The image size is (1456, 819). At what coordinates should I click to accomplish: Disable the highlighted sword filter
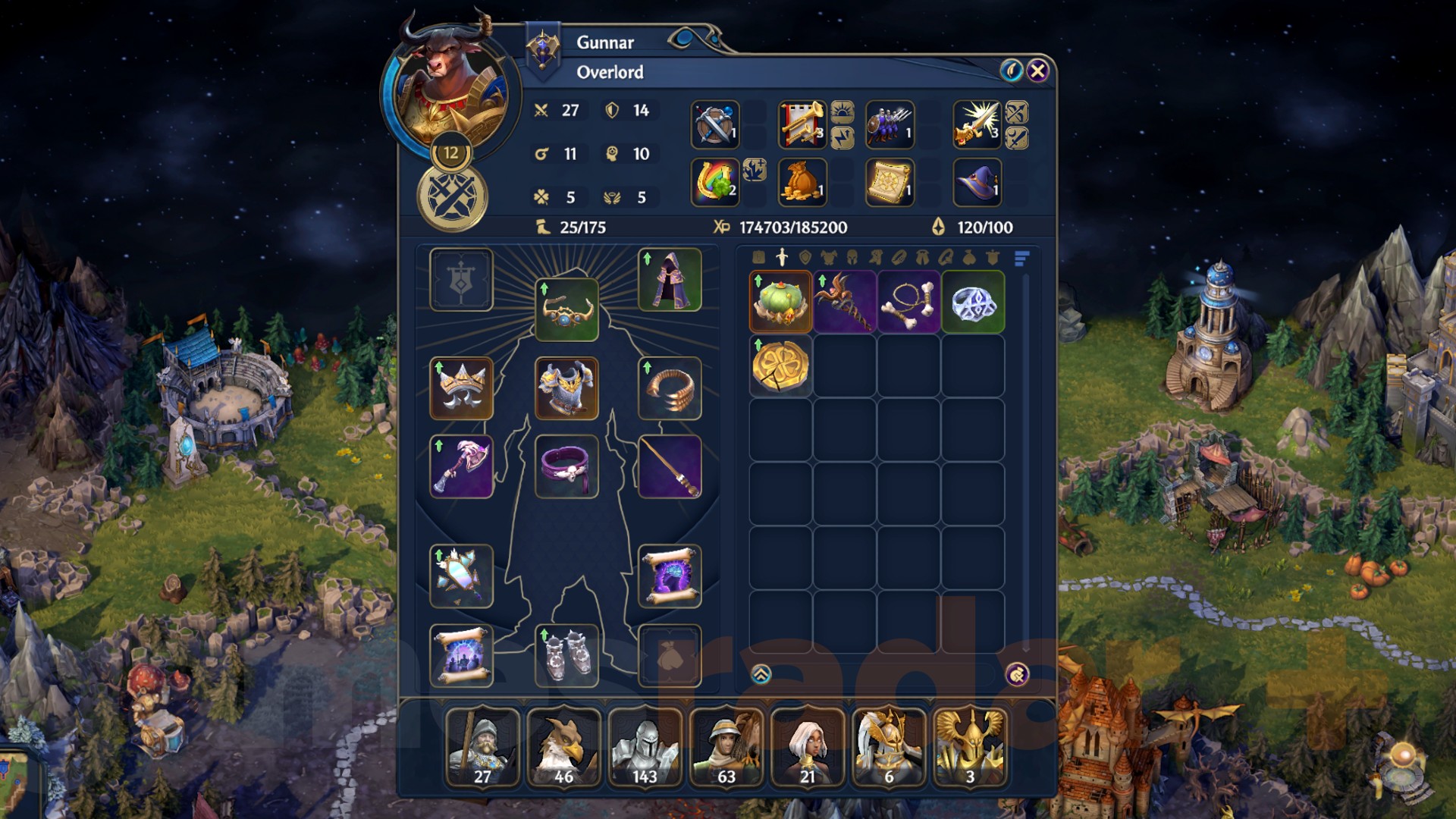pos(782,258)
